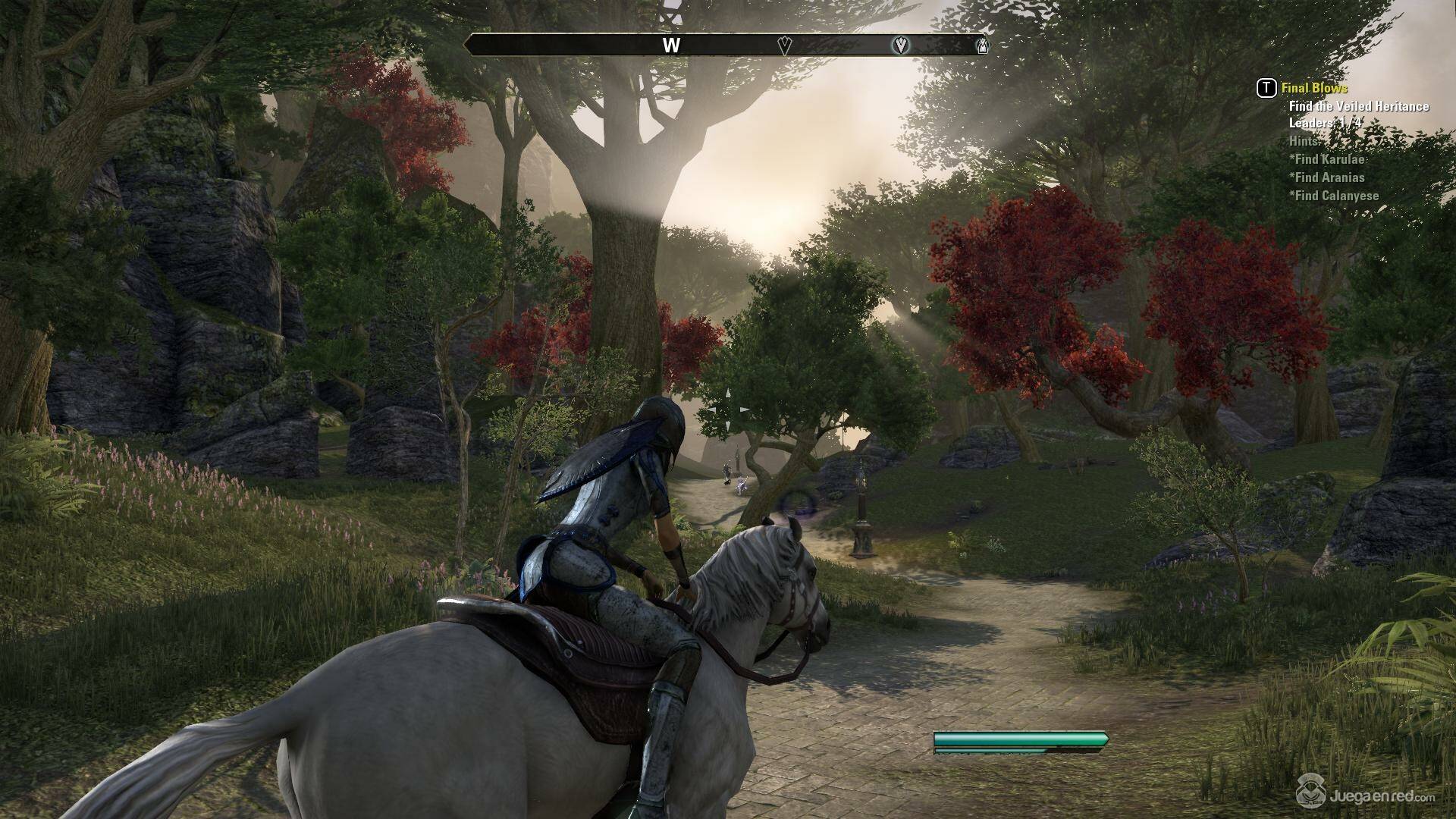Select the circled quest marker on compass
Viewport: 1456px width, 819px height.
900,45
